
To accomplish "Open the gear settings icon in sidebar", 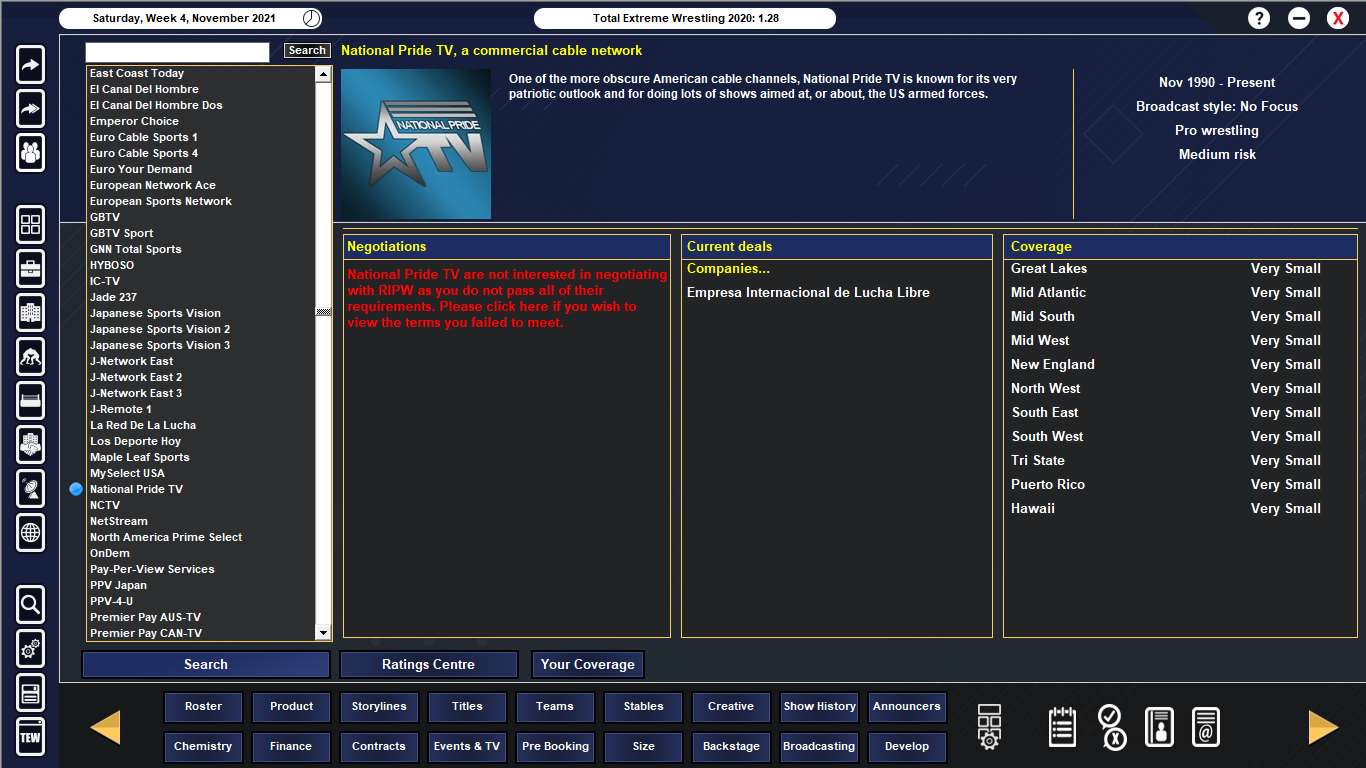I will (29, 649).
